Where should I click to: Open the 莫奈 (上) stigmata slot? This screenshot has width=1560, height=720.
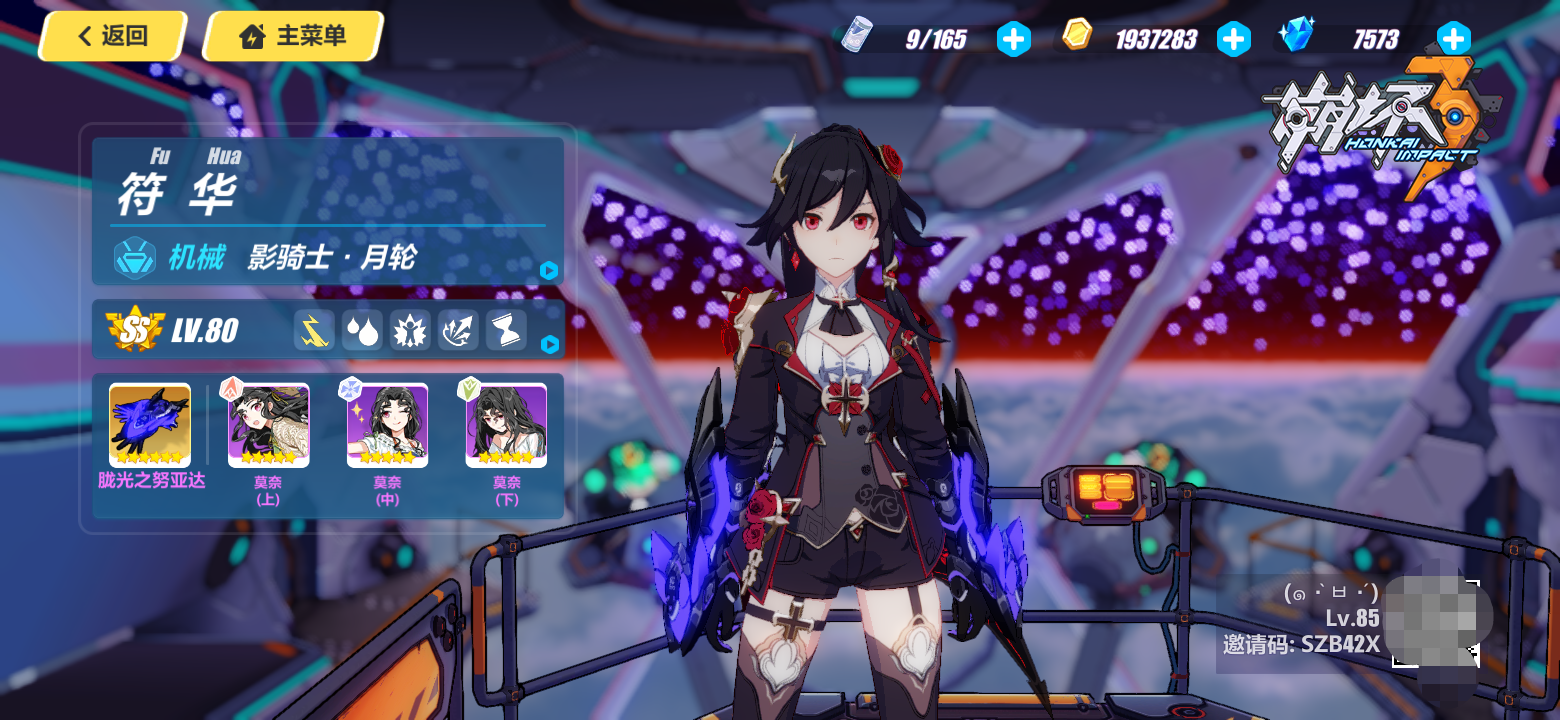tap(268, 426)
